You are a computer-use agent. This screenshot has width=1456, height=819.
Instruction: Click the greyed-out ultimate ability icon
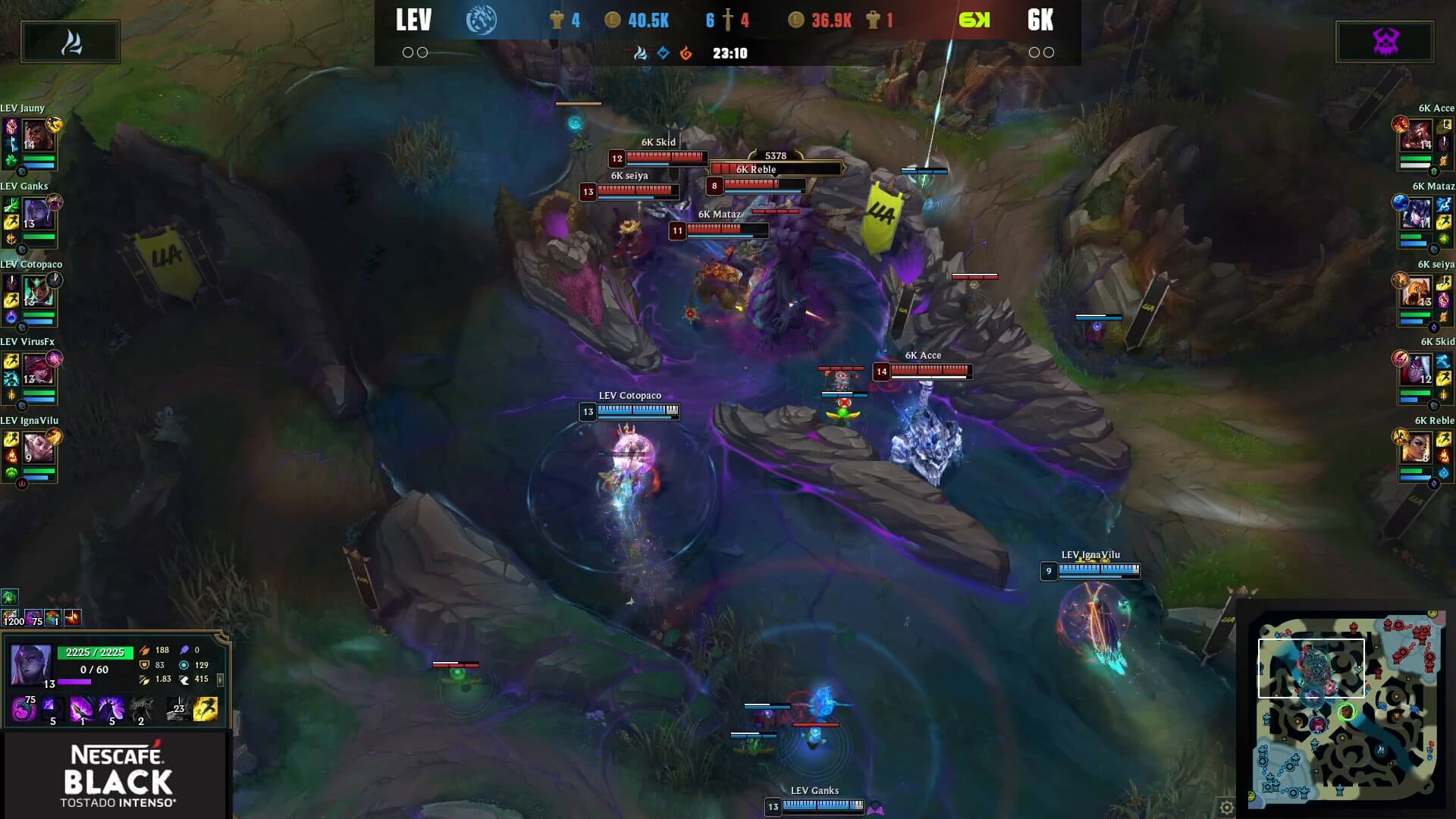tap(141, 710)
